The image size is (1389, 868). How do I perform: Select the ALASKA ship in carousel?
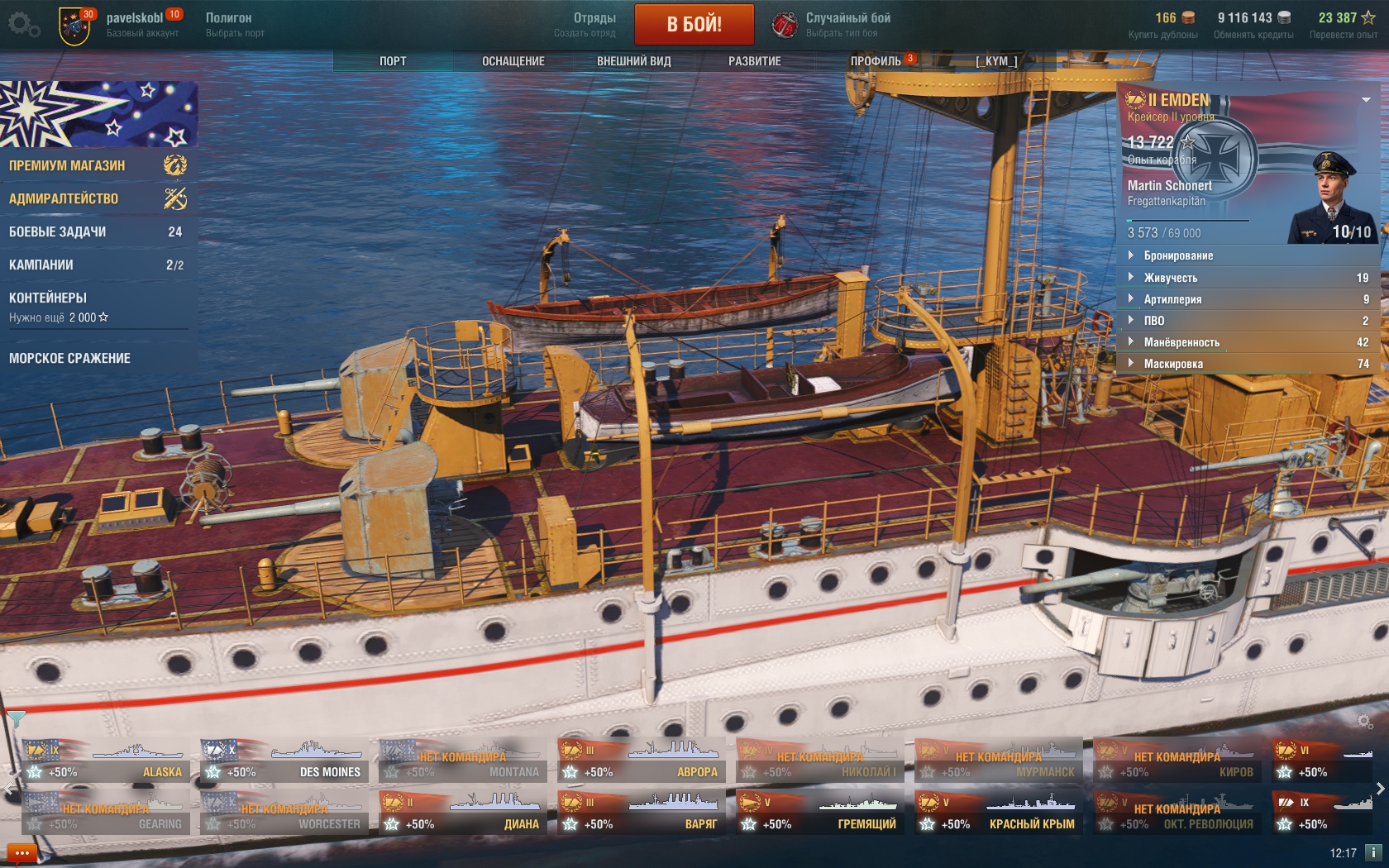106,761
